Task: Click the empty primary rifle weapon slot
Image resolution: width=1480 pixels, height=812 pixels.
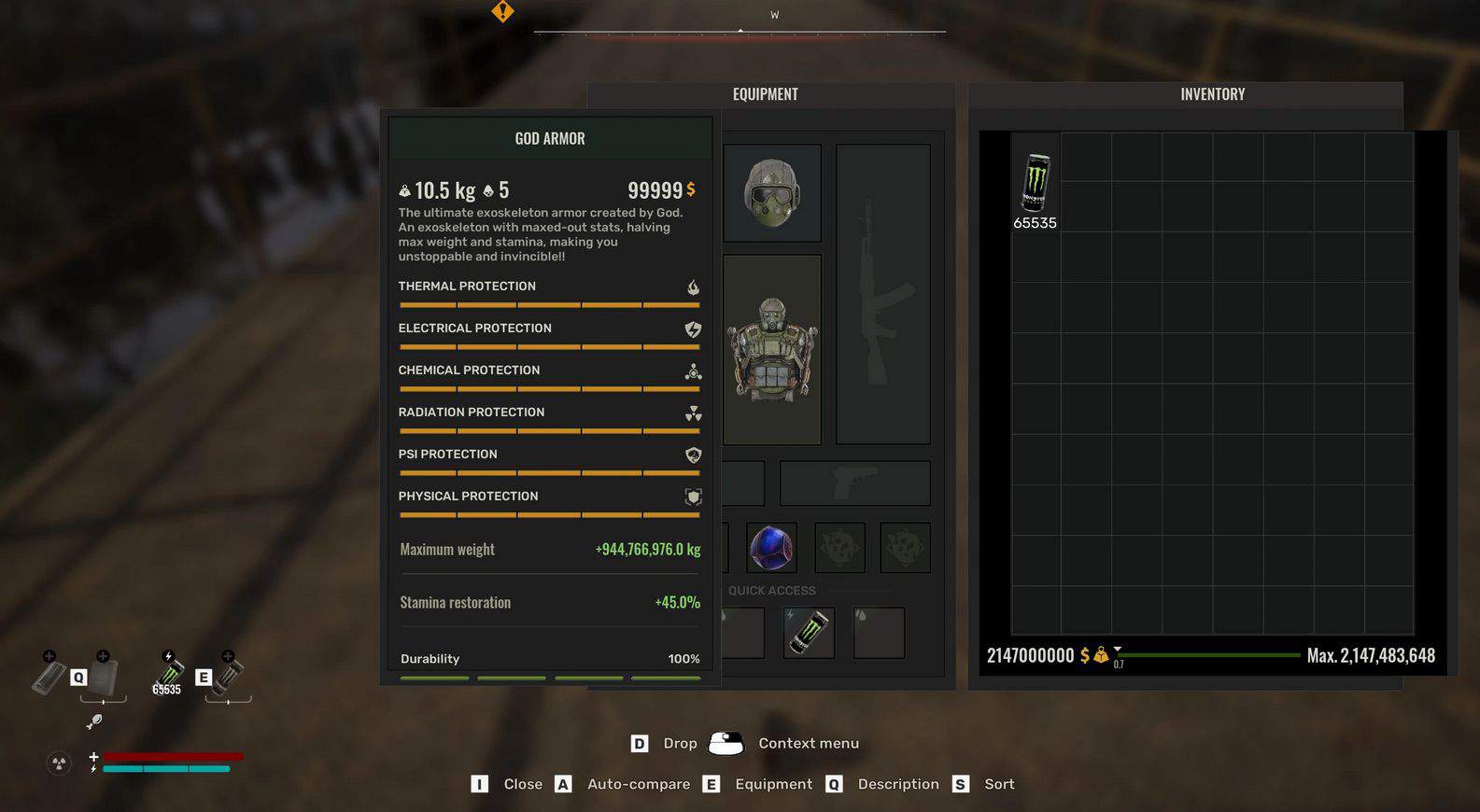Action: (x=882, y=294)
